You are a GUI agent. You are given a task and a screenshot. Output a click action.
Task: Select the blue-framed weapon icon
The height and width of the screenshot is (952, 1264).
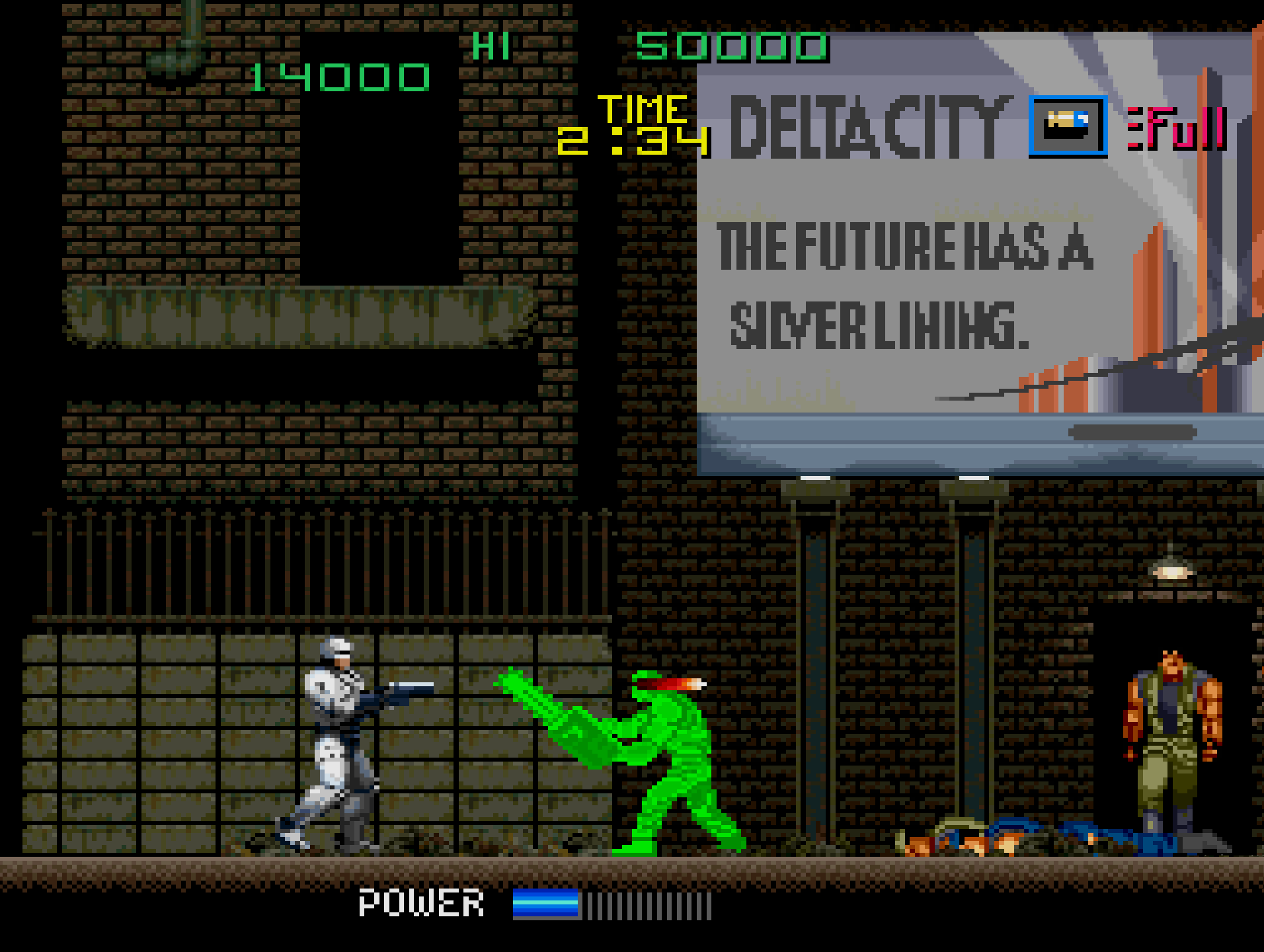pos(1068,126)
